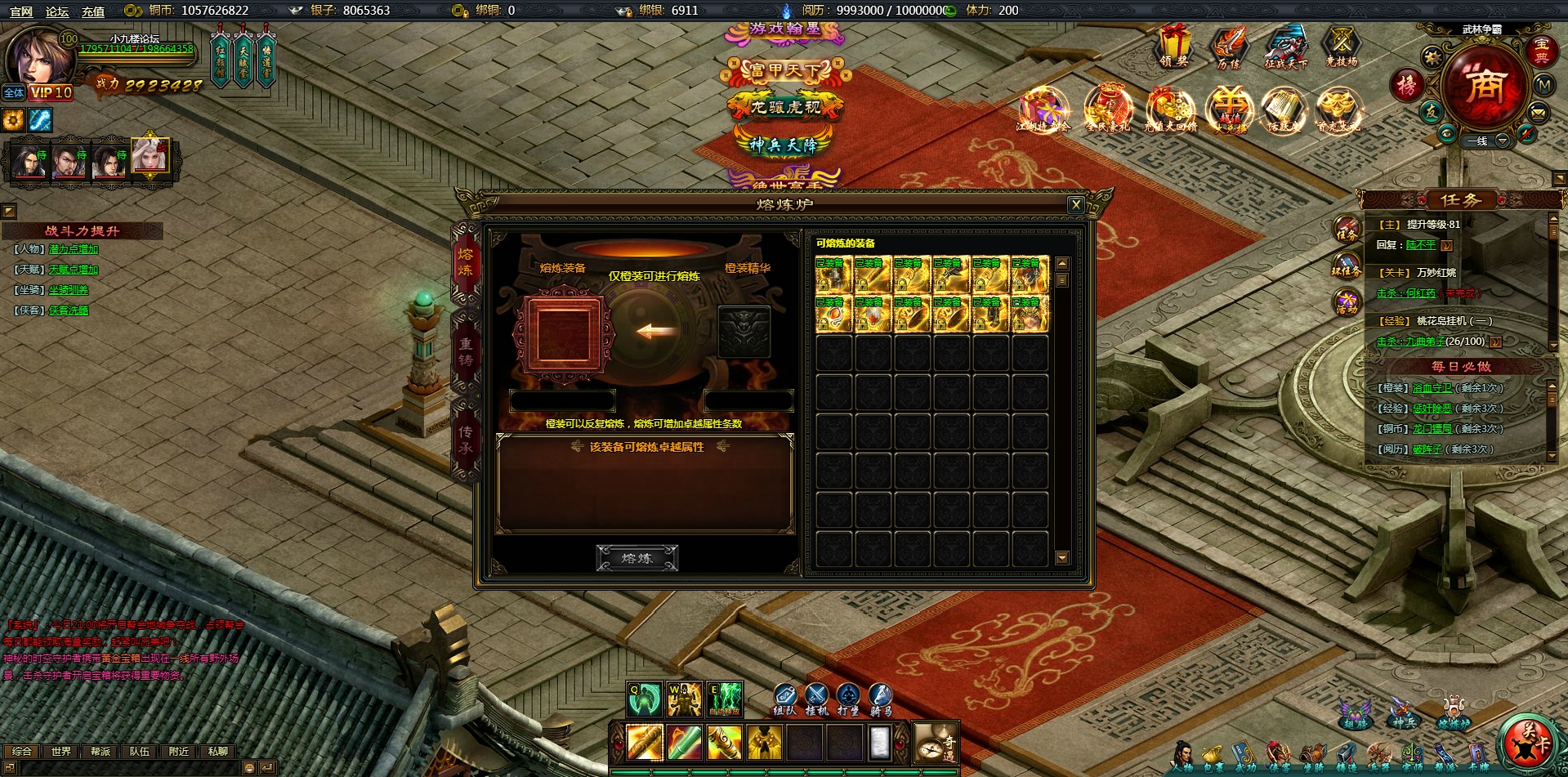This screenshot has width=1568, height=777.
Task: Click the 熔炼 smelt button
Action: [637, 558]
